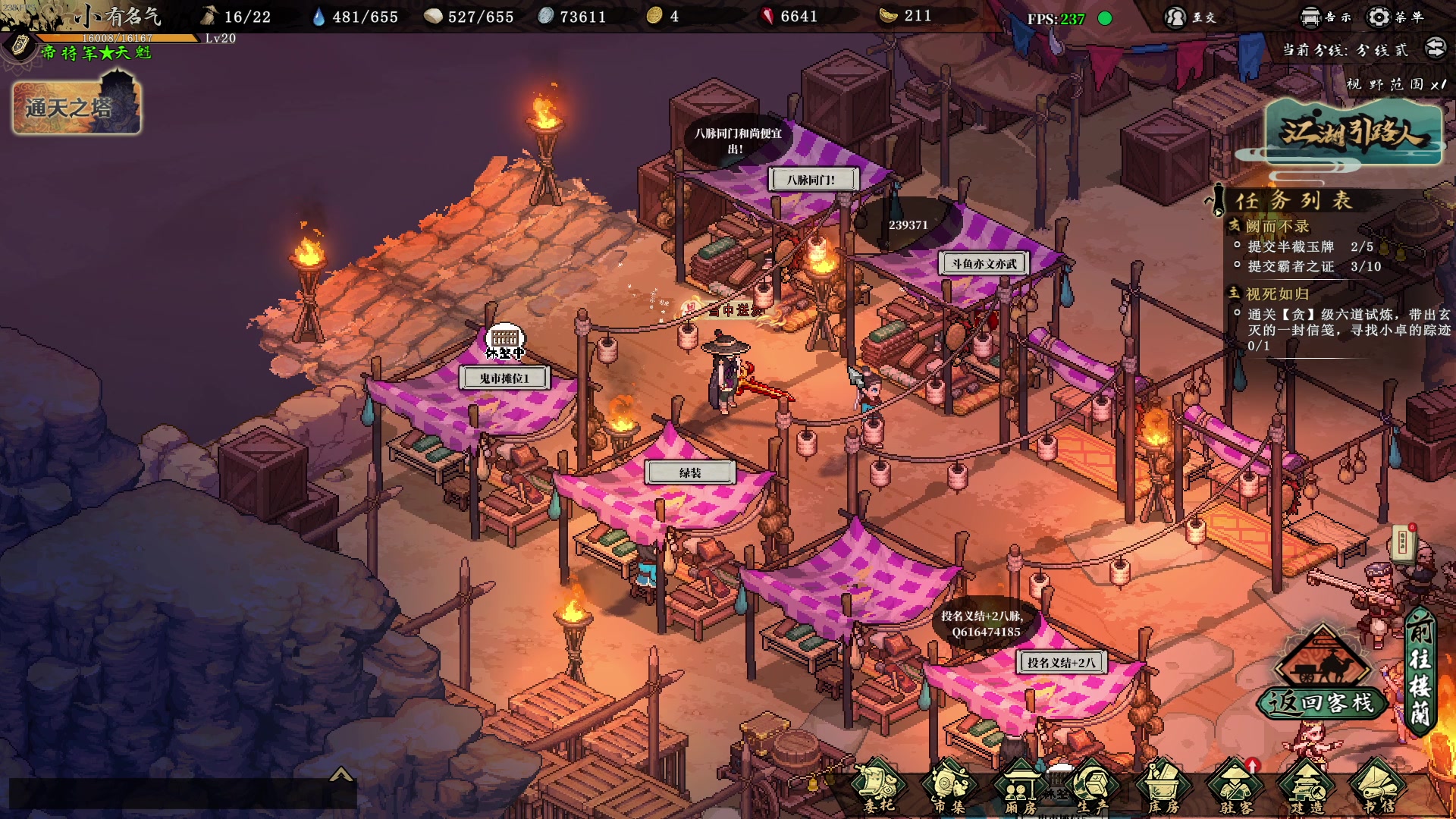The height and width of the screenshot is (819, 1456).
Task: Open the scroll book icon with red badge
Action: (1404, 542)
